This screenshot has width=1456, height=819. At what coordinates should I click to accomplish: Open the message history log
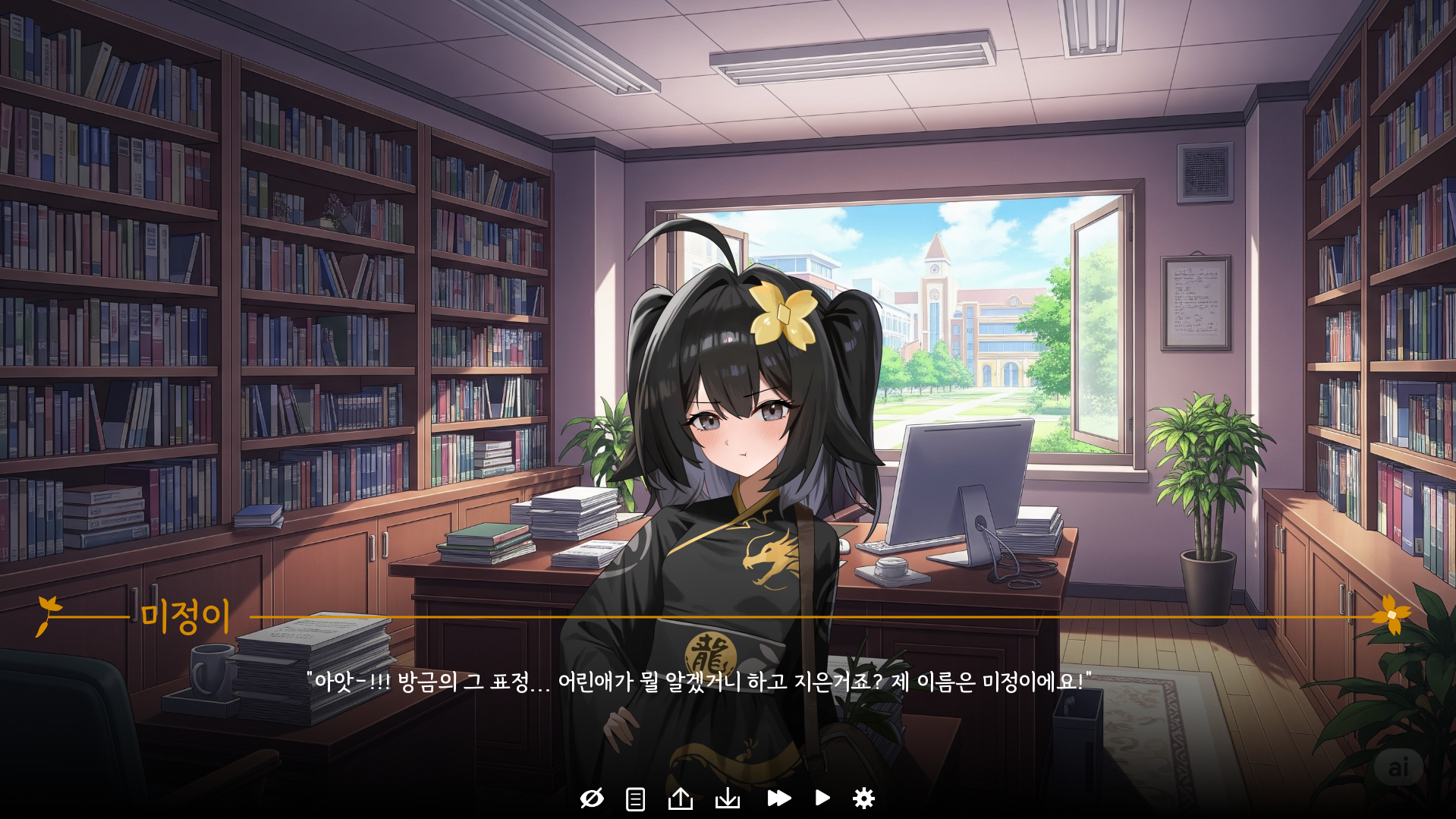coord(635,799)
